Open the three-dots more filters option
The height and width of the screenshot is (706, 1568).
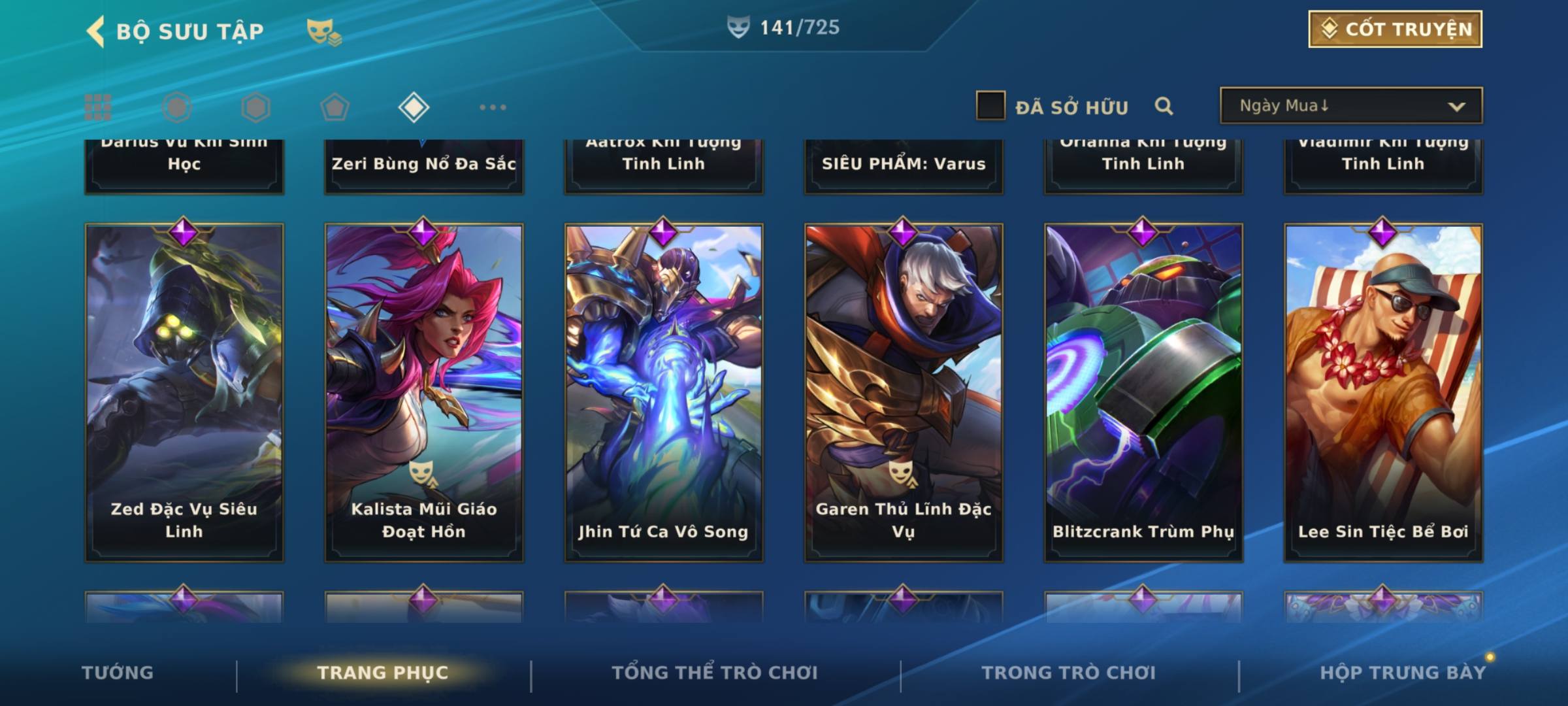point(493,107)
